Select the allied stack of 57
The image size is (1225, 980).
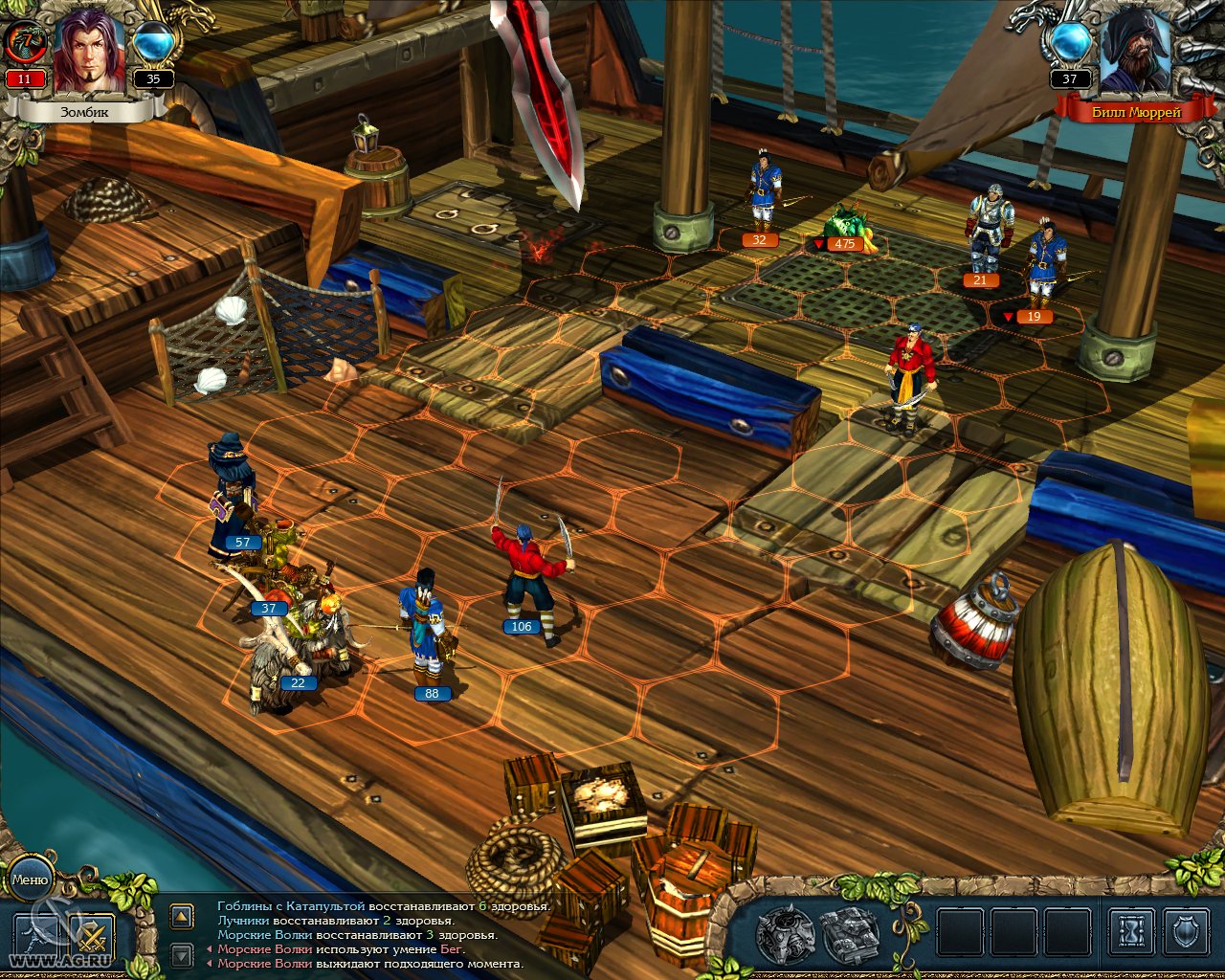click(230, 493)
